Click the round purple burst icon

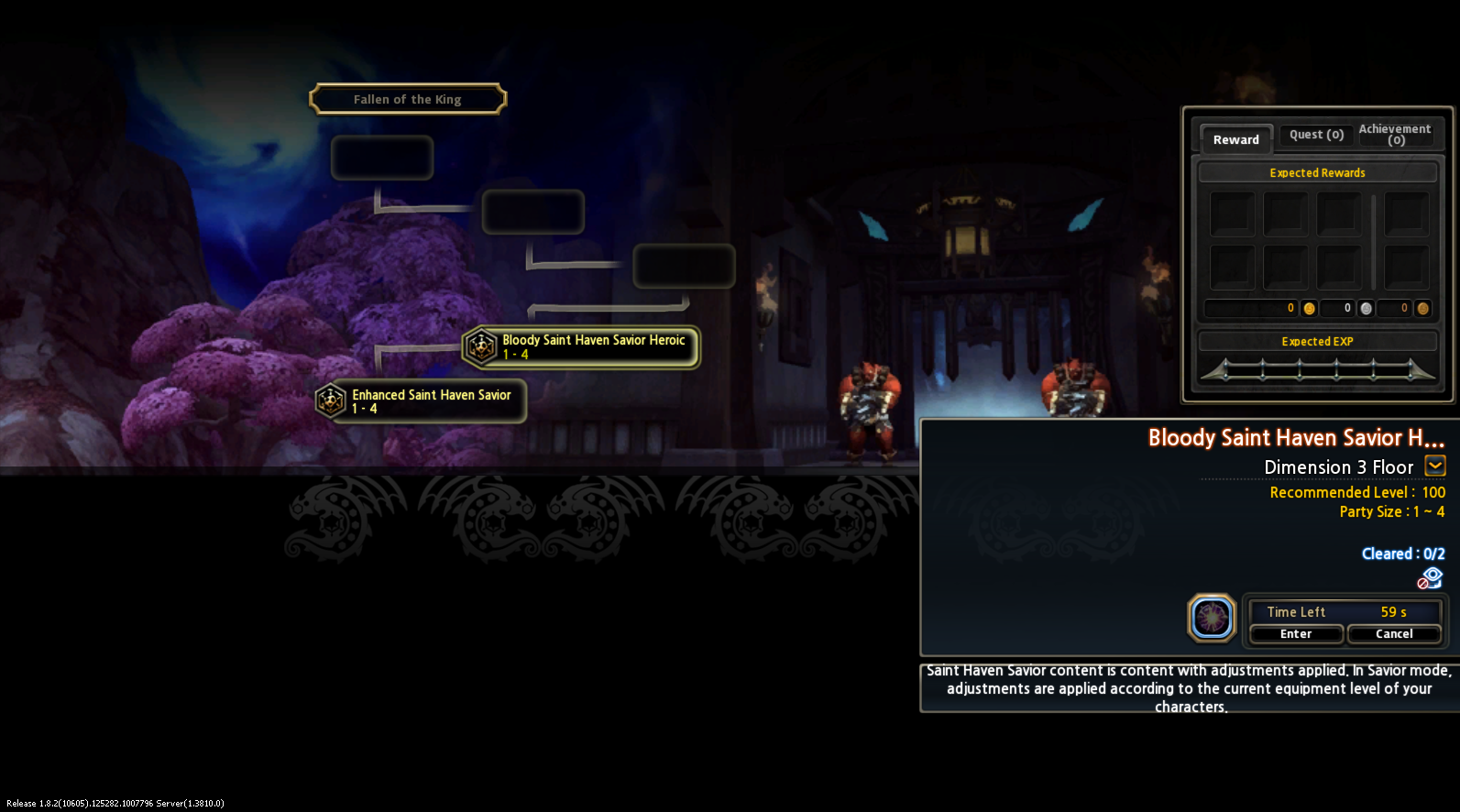1212,618
